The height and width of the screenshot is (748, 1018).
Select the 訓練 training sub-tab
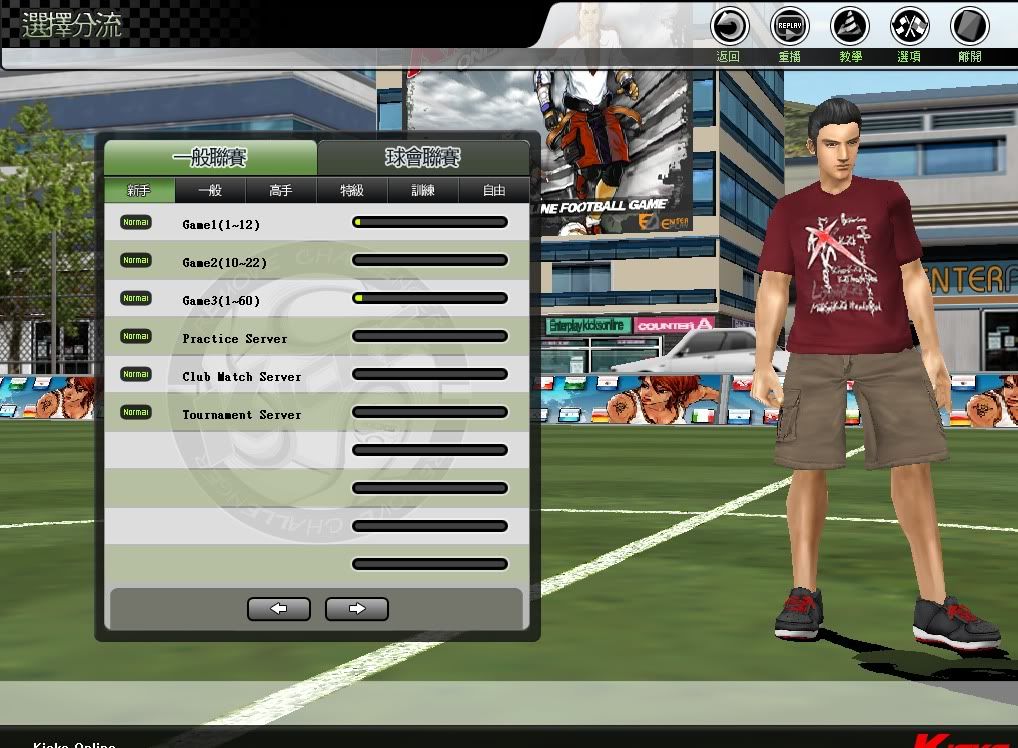423,190
